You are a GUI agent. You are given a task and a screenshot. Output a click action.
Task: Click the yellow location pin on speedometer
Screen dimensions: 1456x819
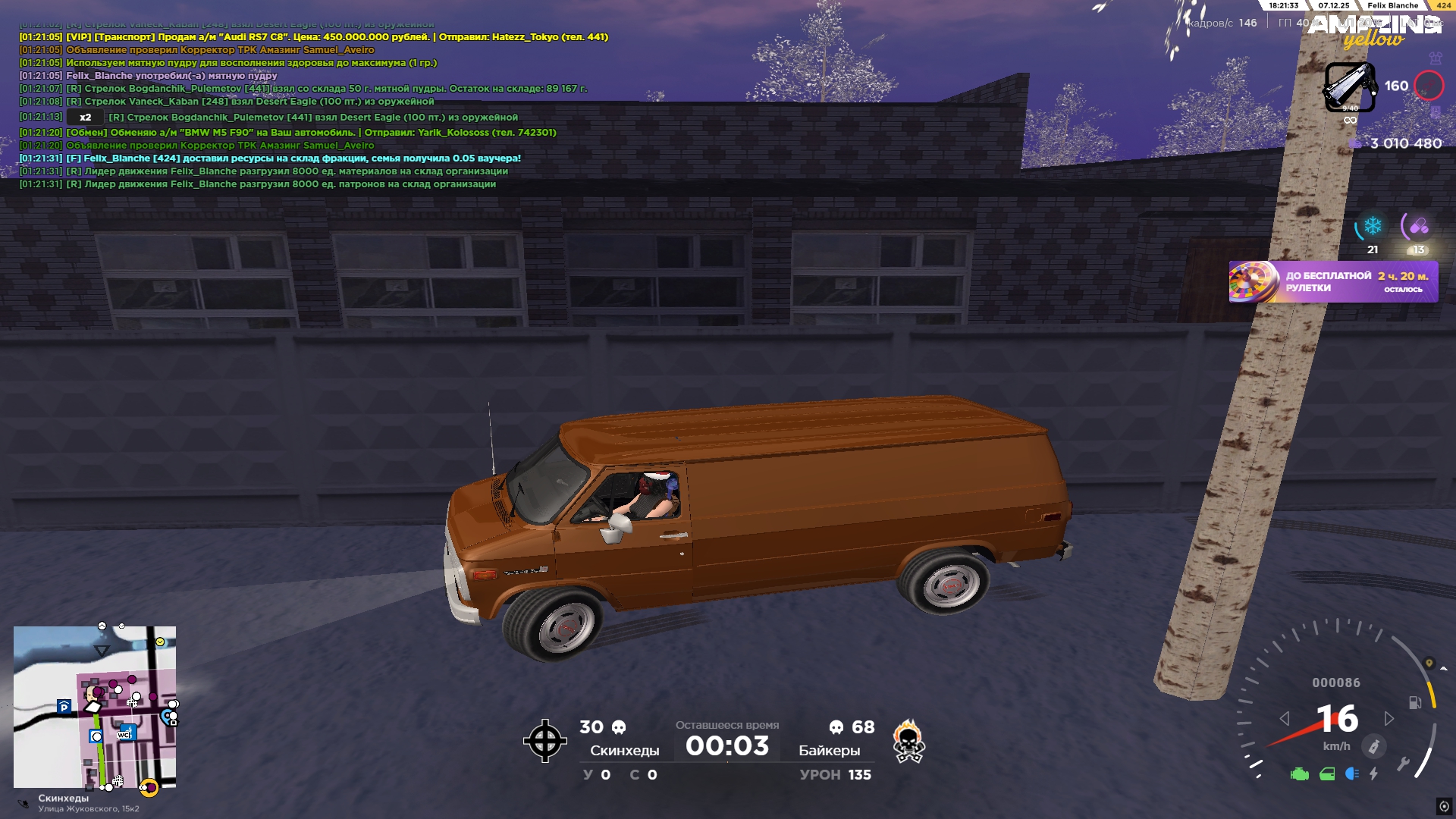pos(1429,663)
